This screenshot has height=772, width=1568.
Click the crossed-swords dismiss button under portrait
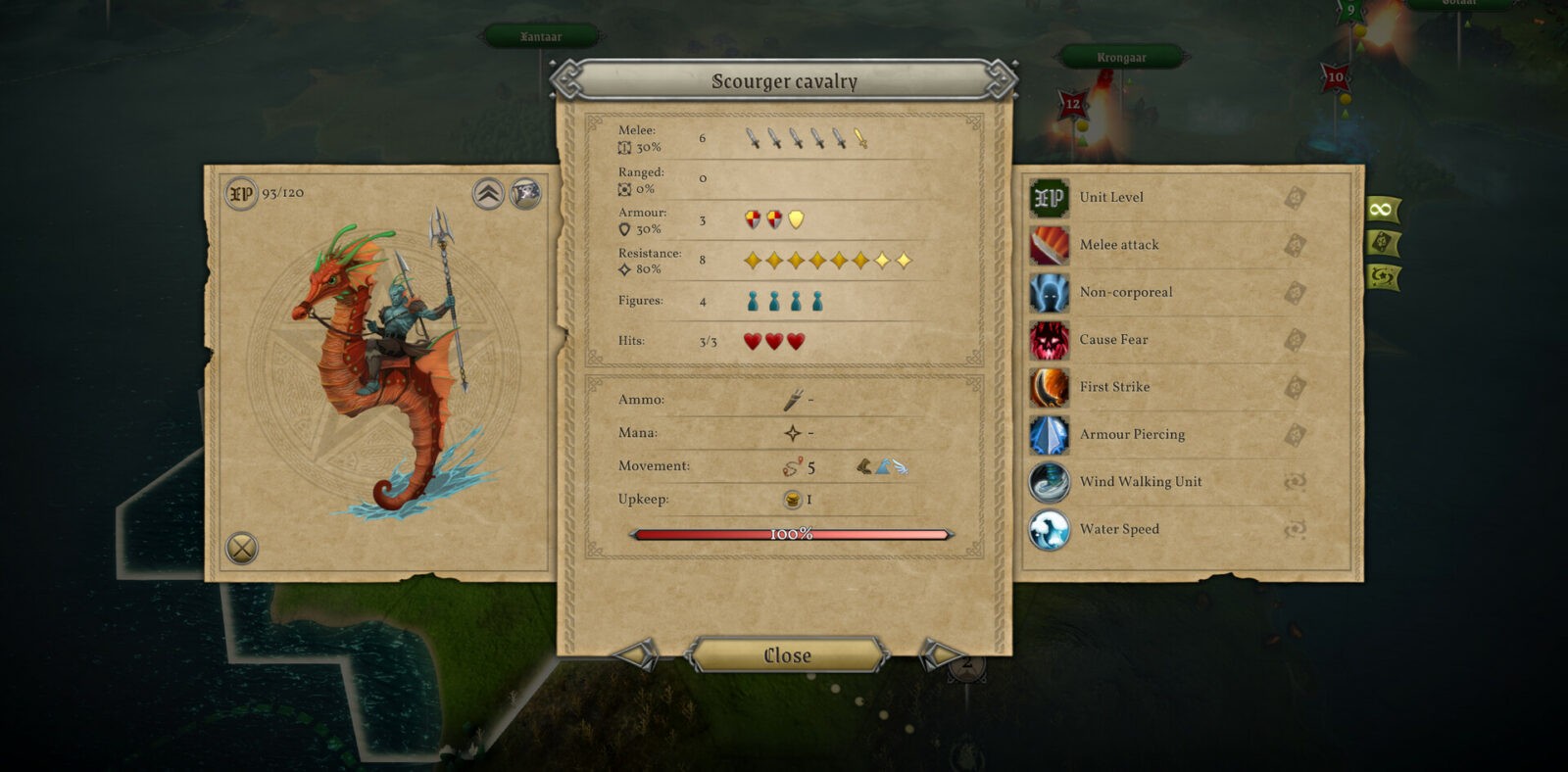[x=242, y=548]
